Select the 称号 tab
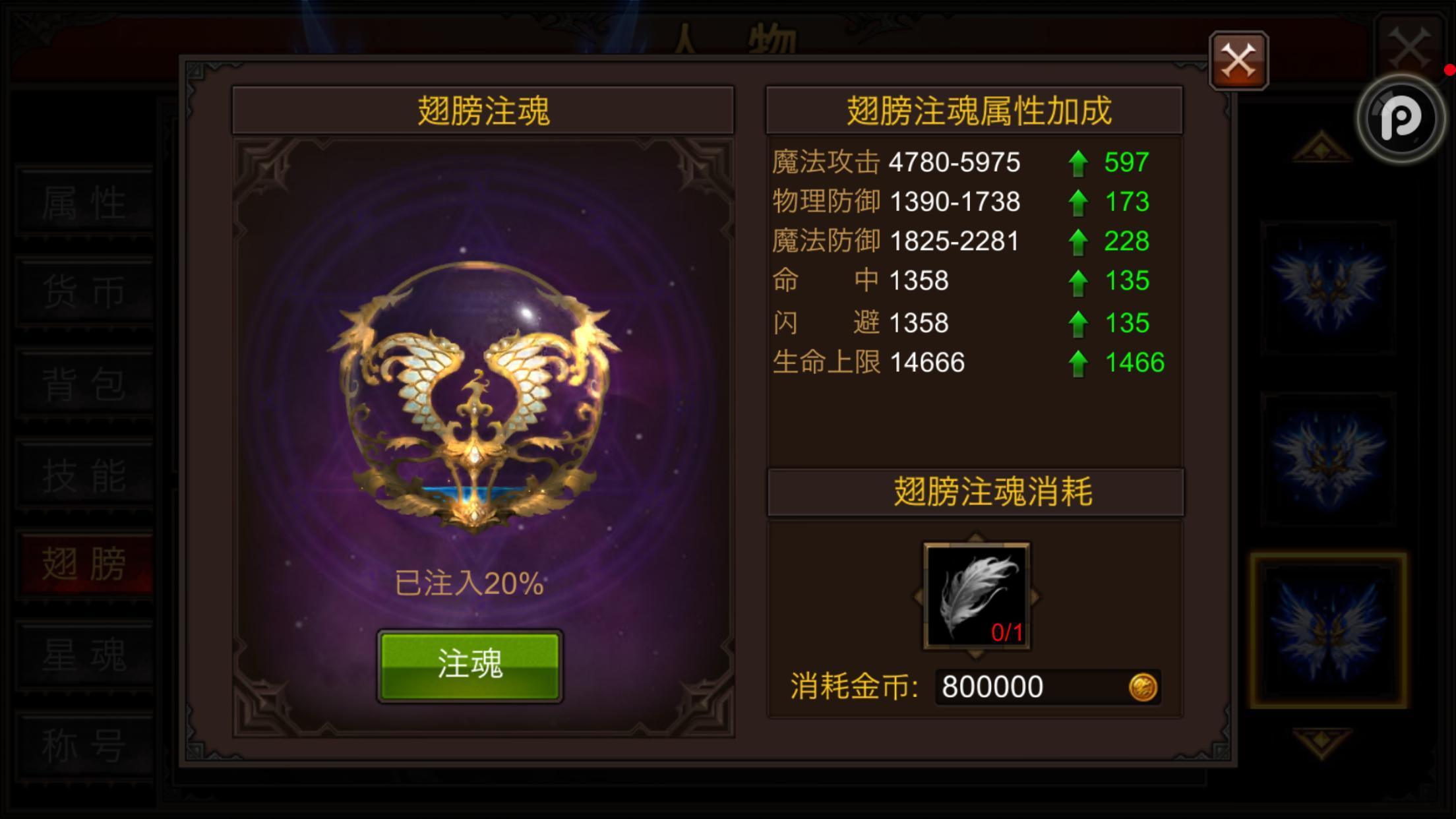This screenshot has height=819, width=1456. 84,742
